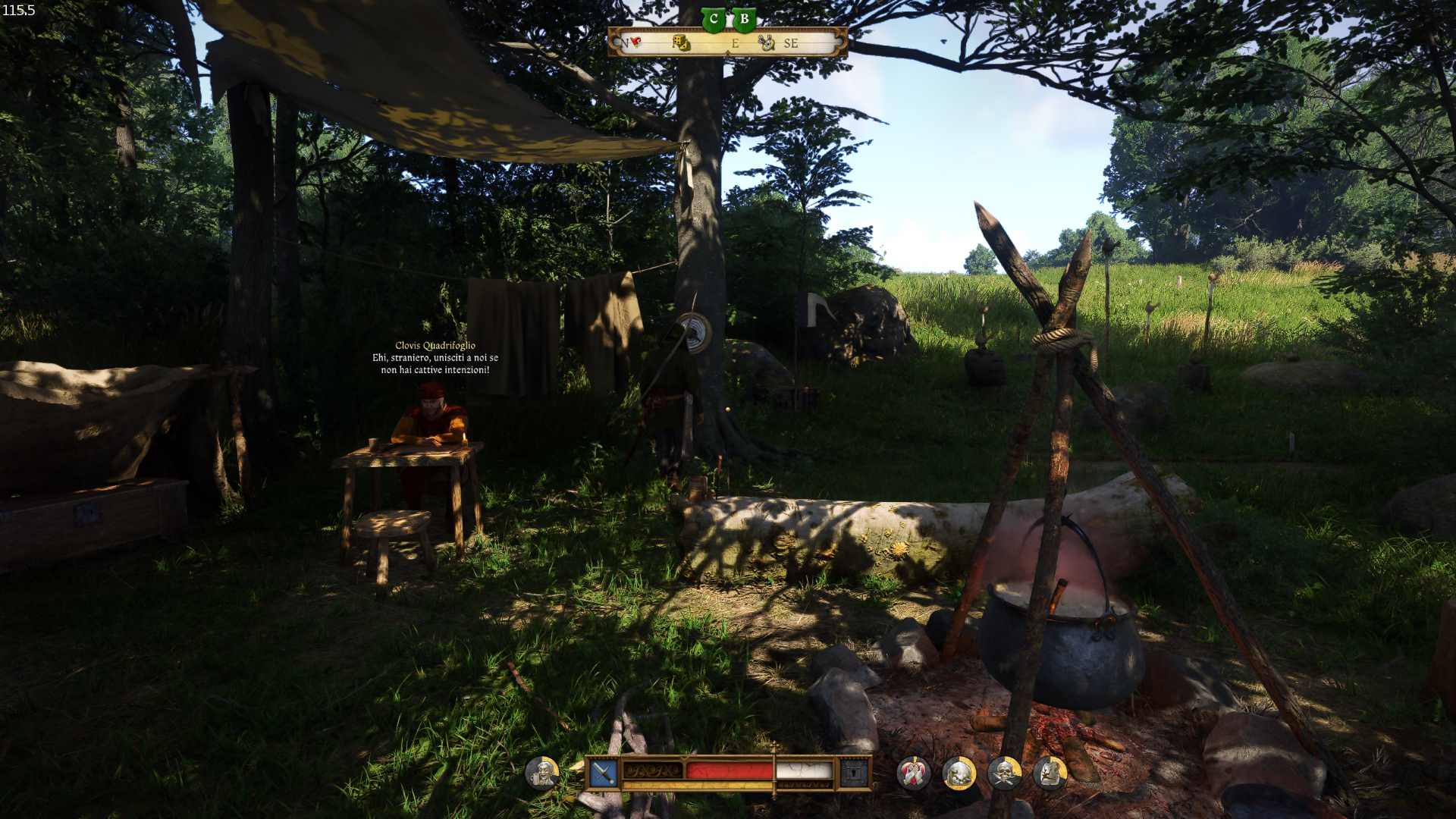Image resolution: width=1456 pixels, height=819 pixels.
Task: Click the dice marker on the compass
Action: pos(681,42)
